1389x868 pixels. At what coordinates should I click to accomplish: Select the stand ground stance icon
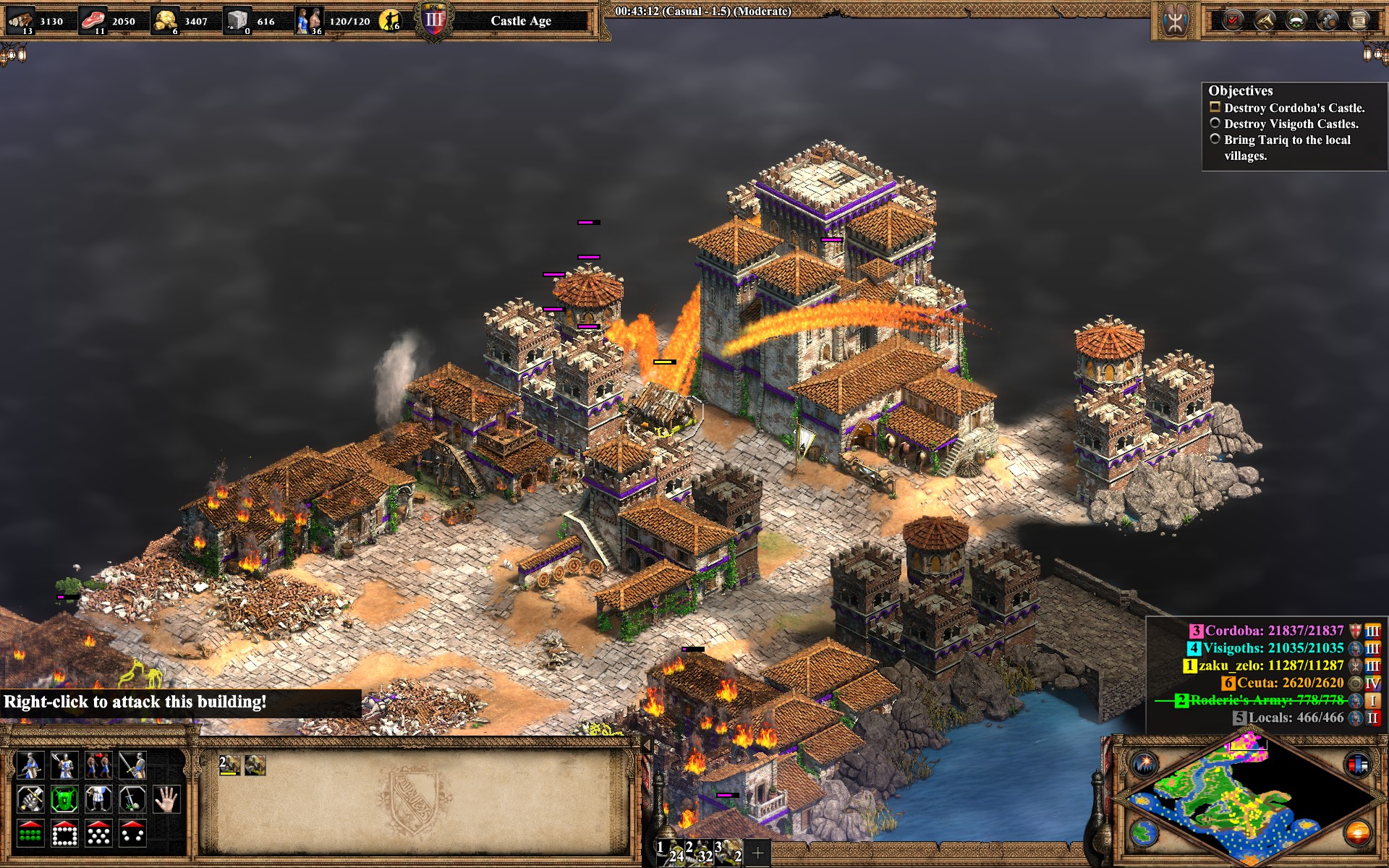click(98, 800)
